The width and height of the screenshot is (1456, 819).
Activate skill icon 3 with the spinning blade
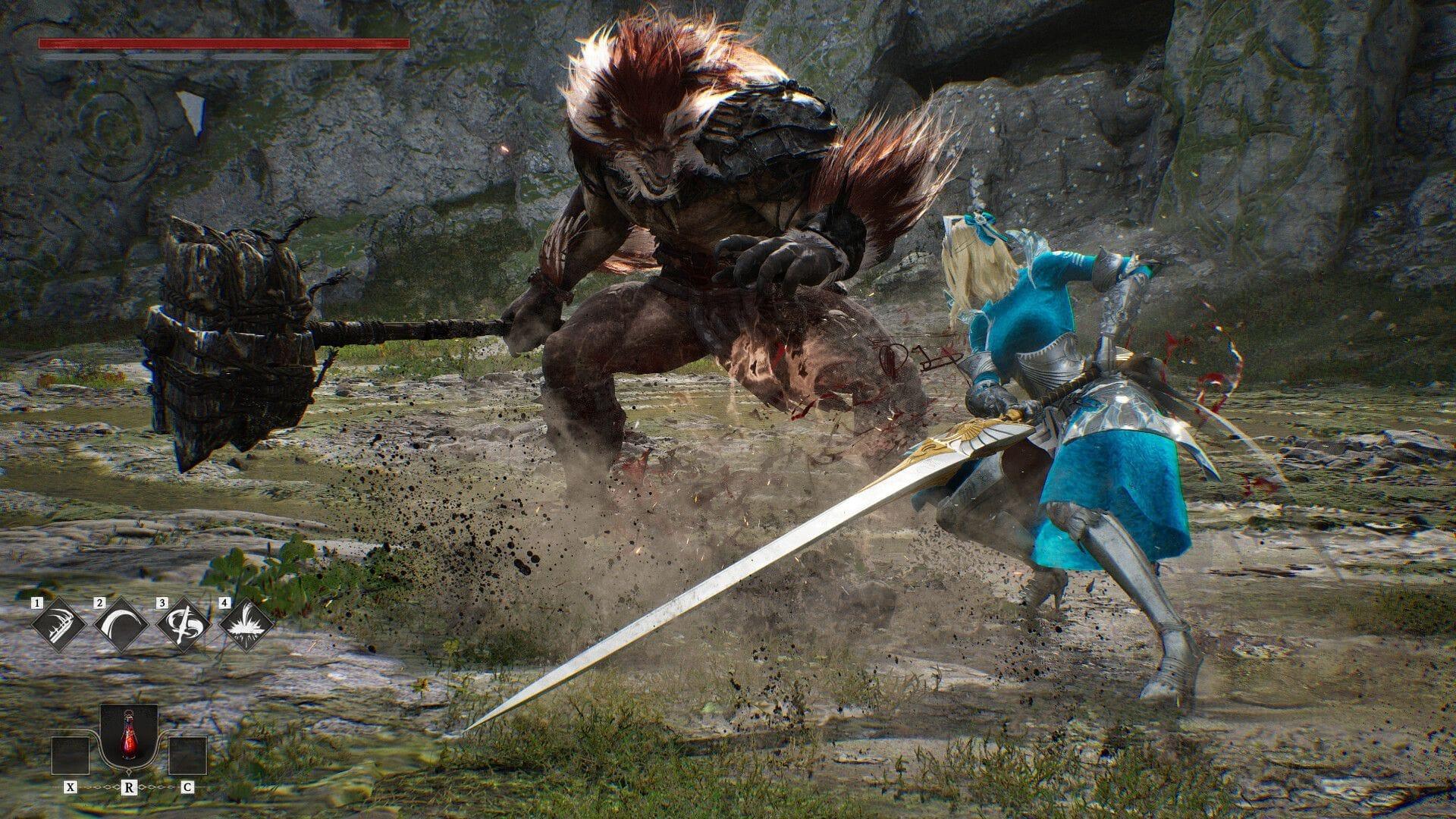[x=184, y=625]
